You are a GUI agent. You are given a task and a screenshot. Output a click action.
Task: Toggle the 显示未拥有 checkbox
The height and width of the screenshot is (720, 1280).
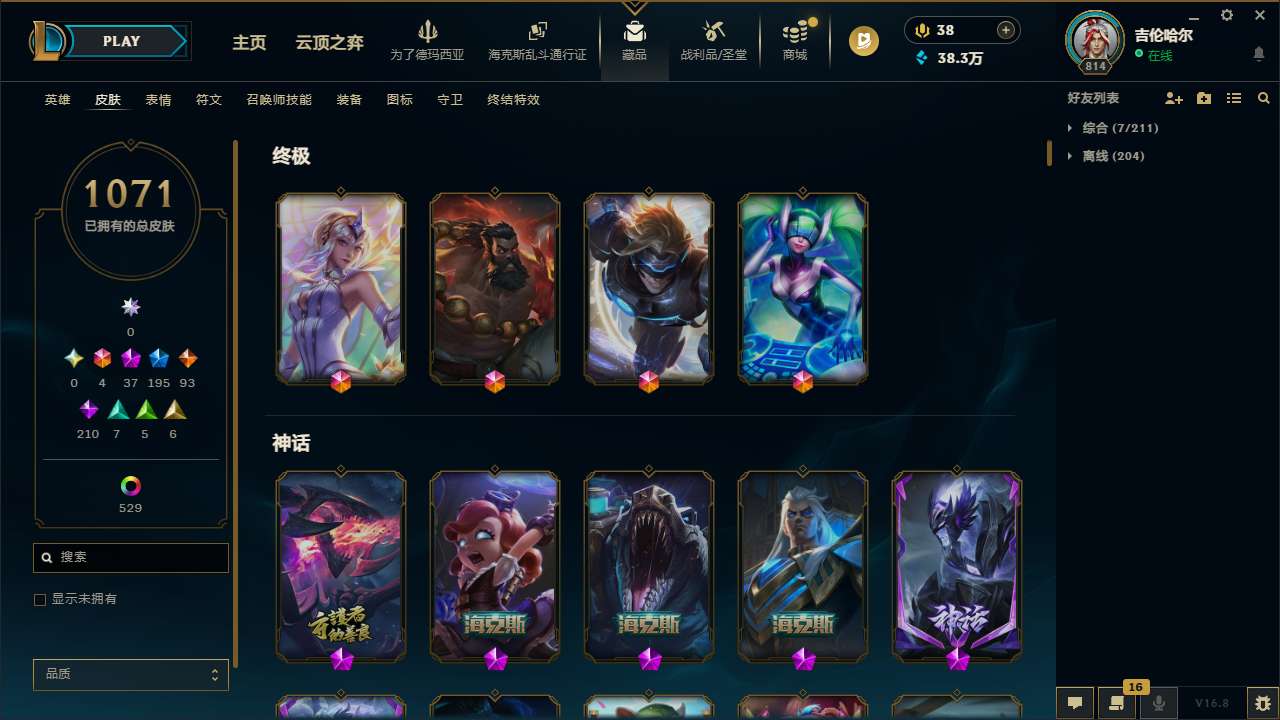point(40,599)
